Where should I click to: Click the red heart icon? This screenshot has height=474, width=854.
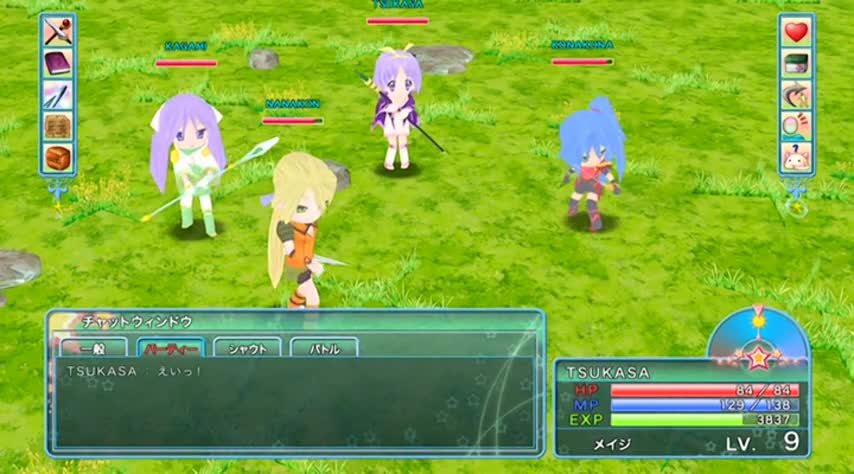(796, 32)
